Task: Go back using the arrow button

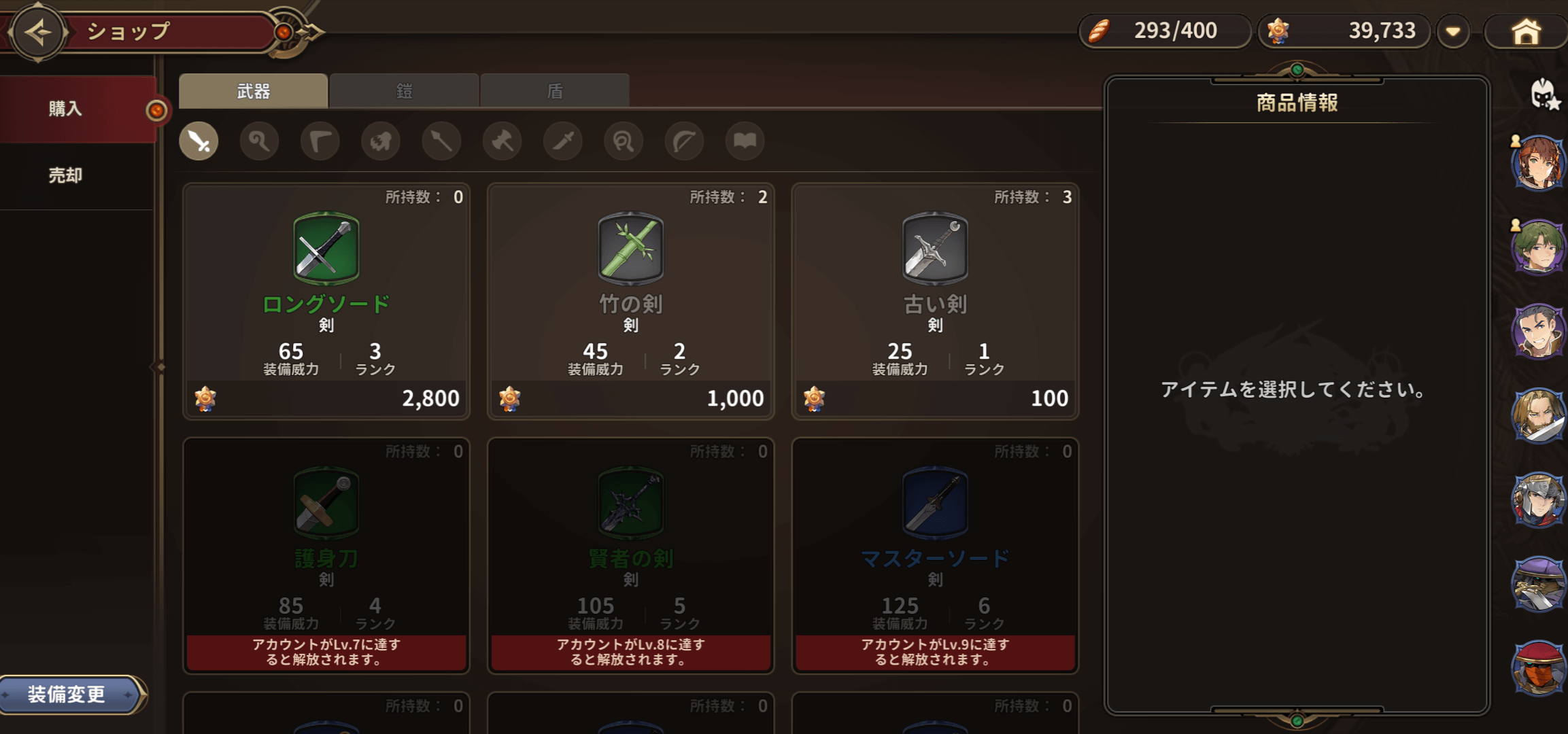Action: (38, 32)
